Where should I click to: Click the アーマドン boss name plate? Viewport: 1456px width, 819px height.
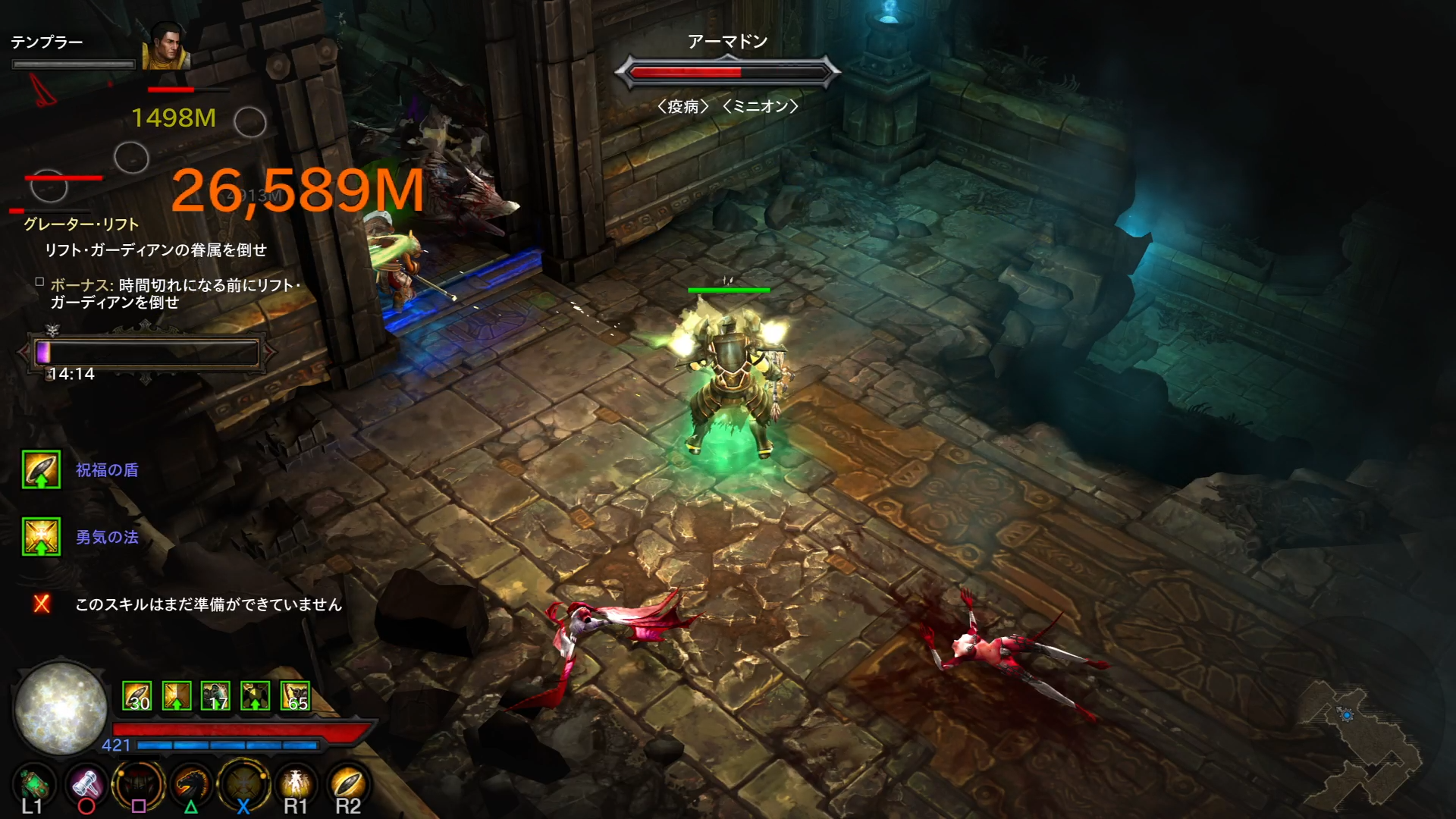point(727,42)
